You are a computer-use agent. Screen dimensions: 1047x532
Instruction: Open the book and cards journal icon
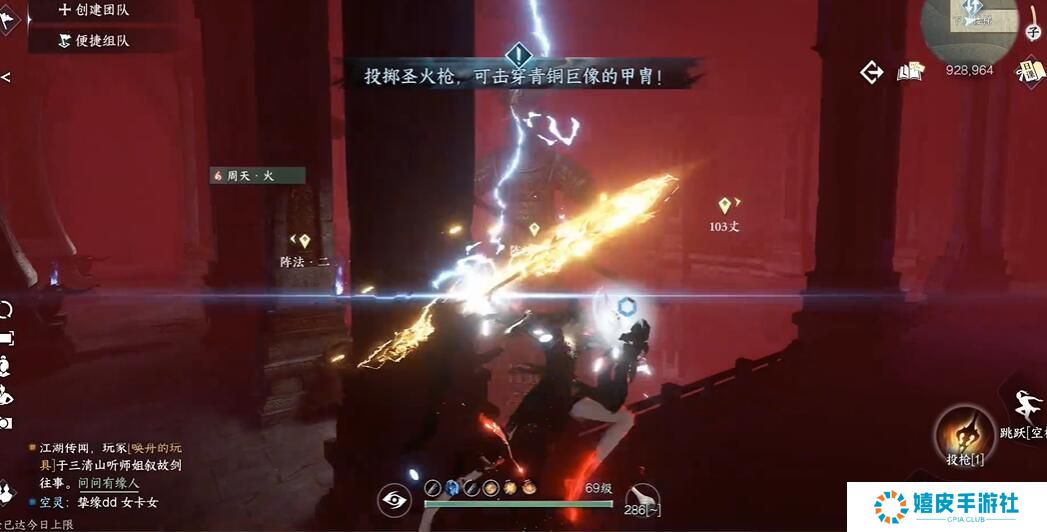[x=909, y=71]
